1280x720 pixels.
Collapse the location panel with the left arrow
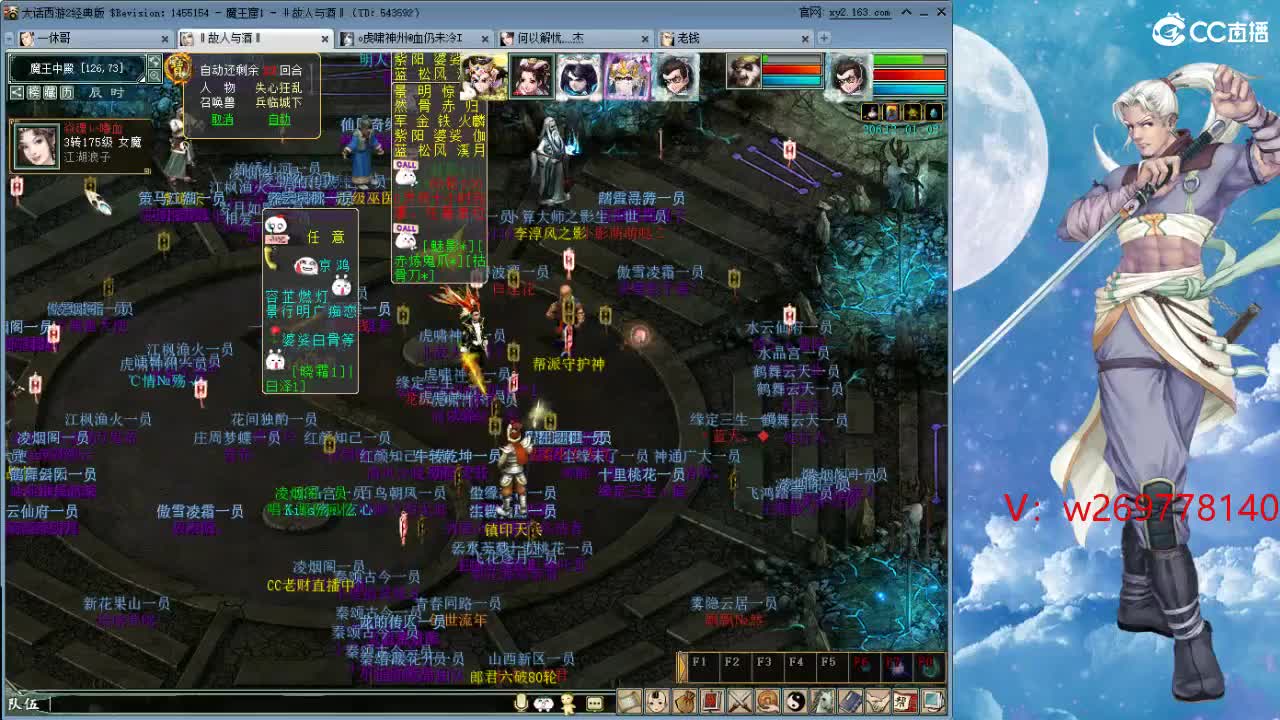[x=17, y=93]
